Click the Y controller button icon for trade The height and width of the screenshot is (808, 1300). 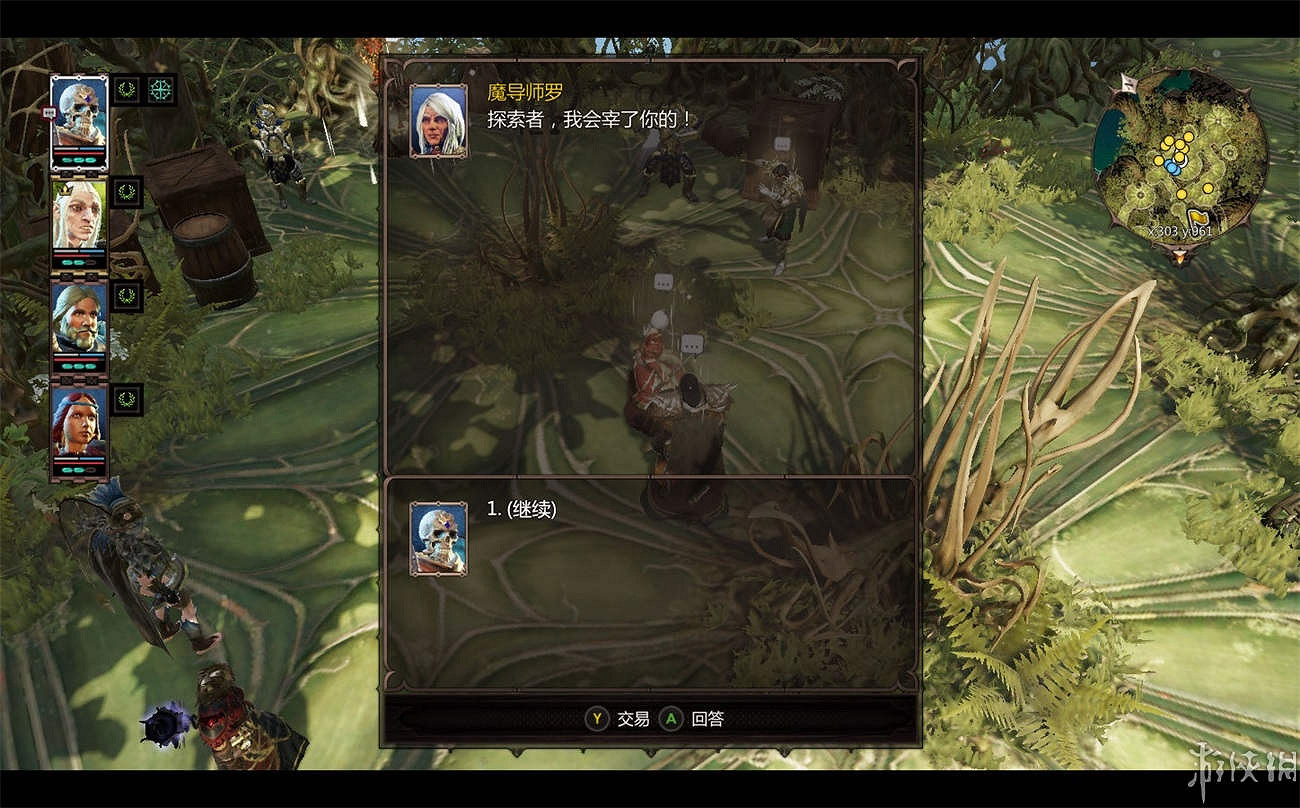coord(596,718)
